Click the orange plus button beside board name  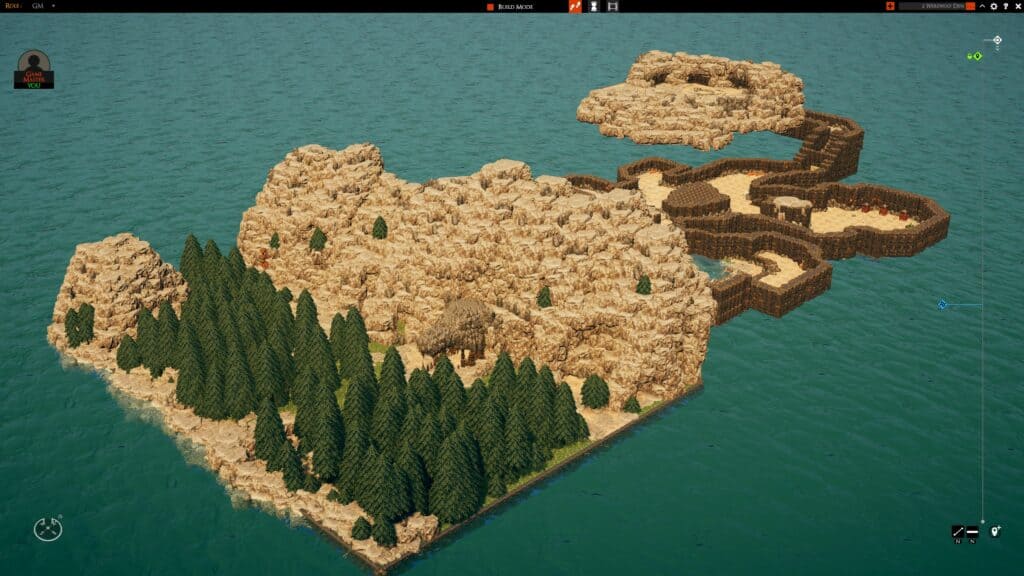point(890,6)
